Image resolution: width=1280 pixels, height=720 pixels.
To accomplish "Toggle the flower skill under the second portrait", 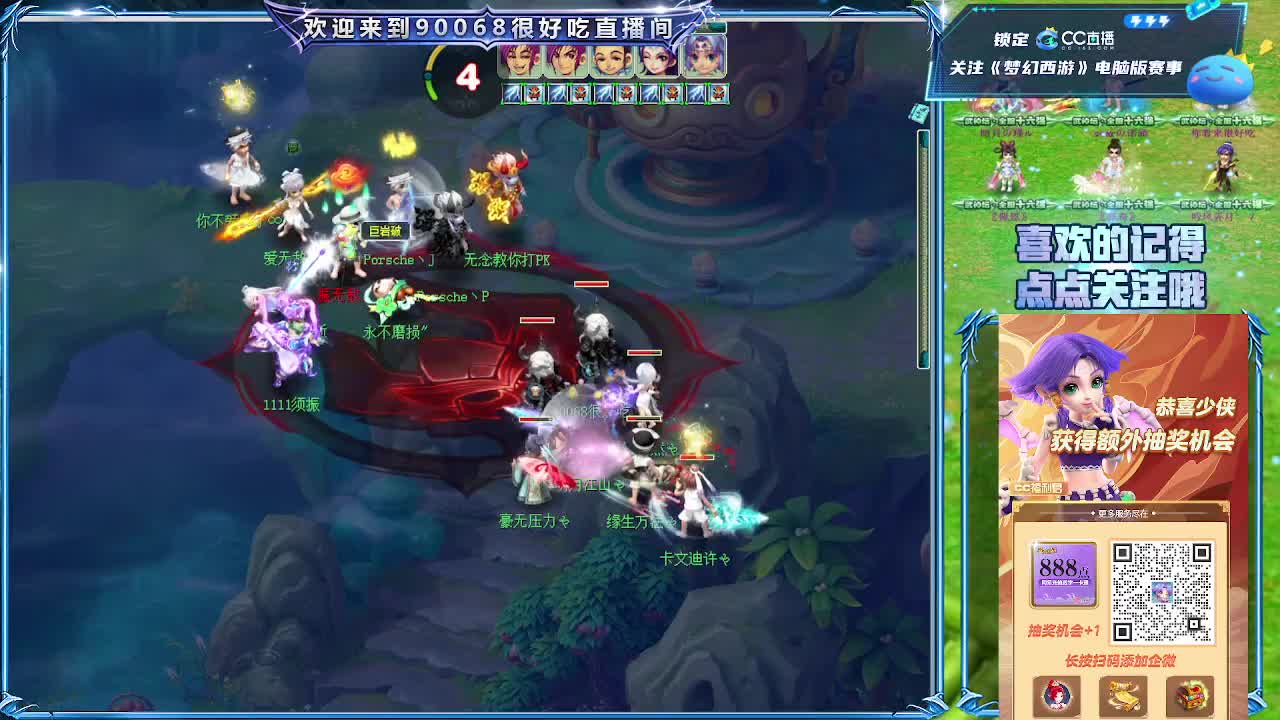I will click(x=581, y=95).
